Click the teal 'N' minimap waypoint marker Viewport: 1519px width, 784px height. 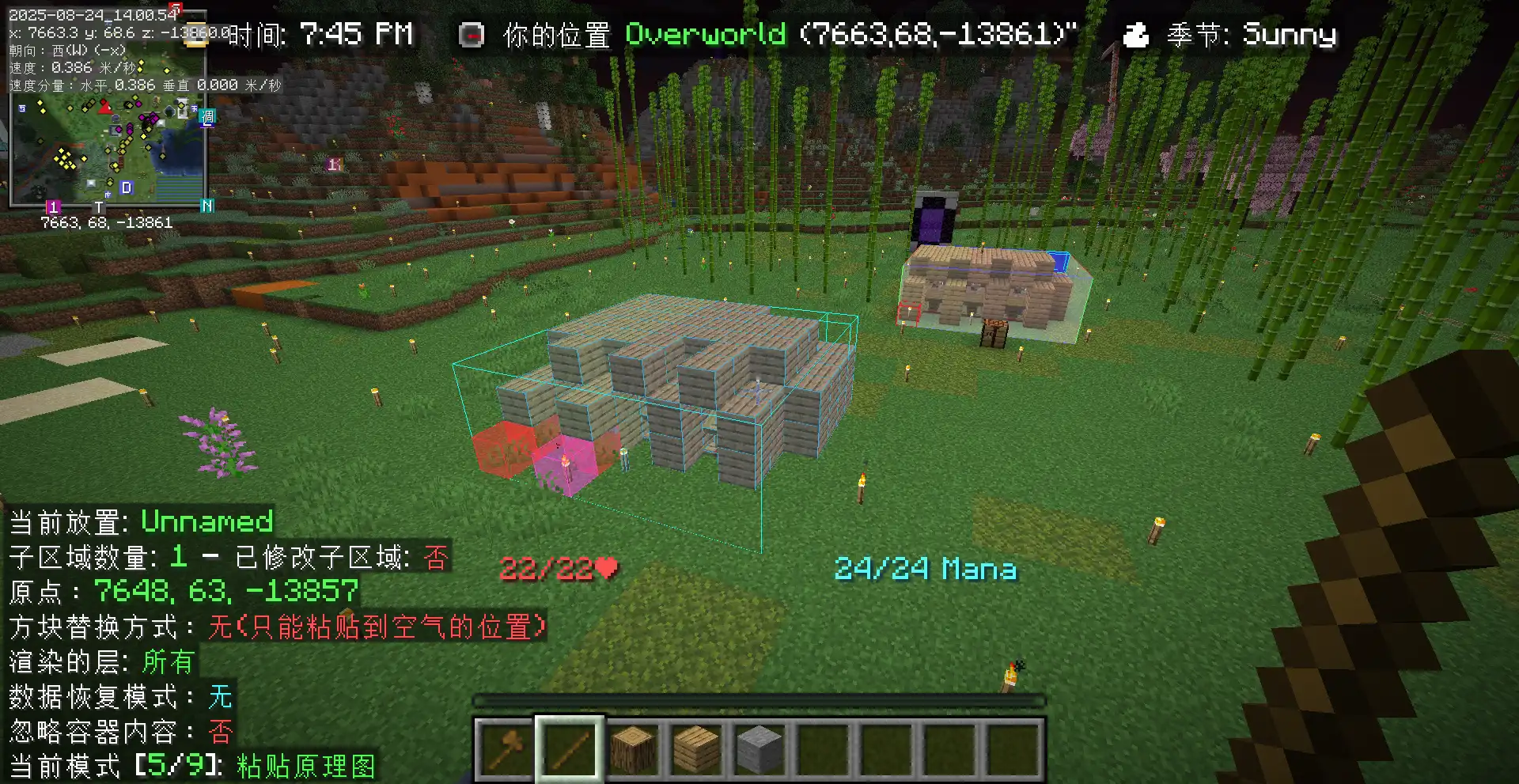(207, 206)
